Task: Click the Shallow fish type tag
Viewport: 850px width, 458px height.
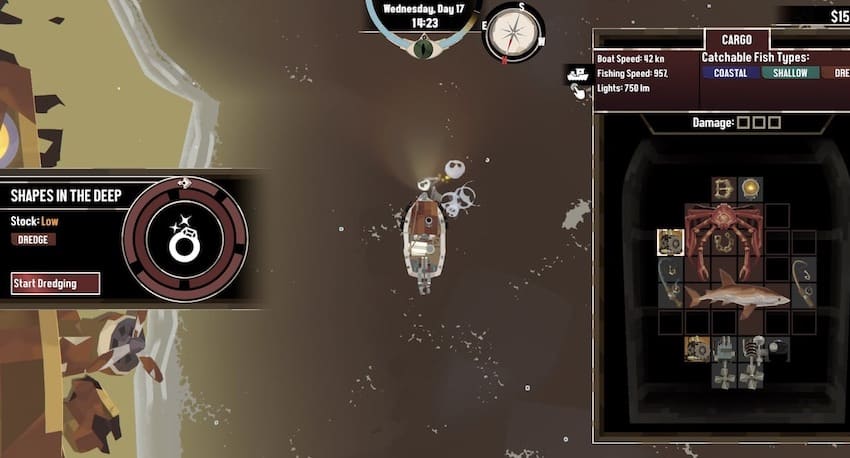Action: [790, 73]
